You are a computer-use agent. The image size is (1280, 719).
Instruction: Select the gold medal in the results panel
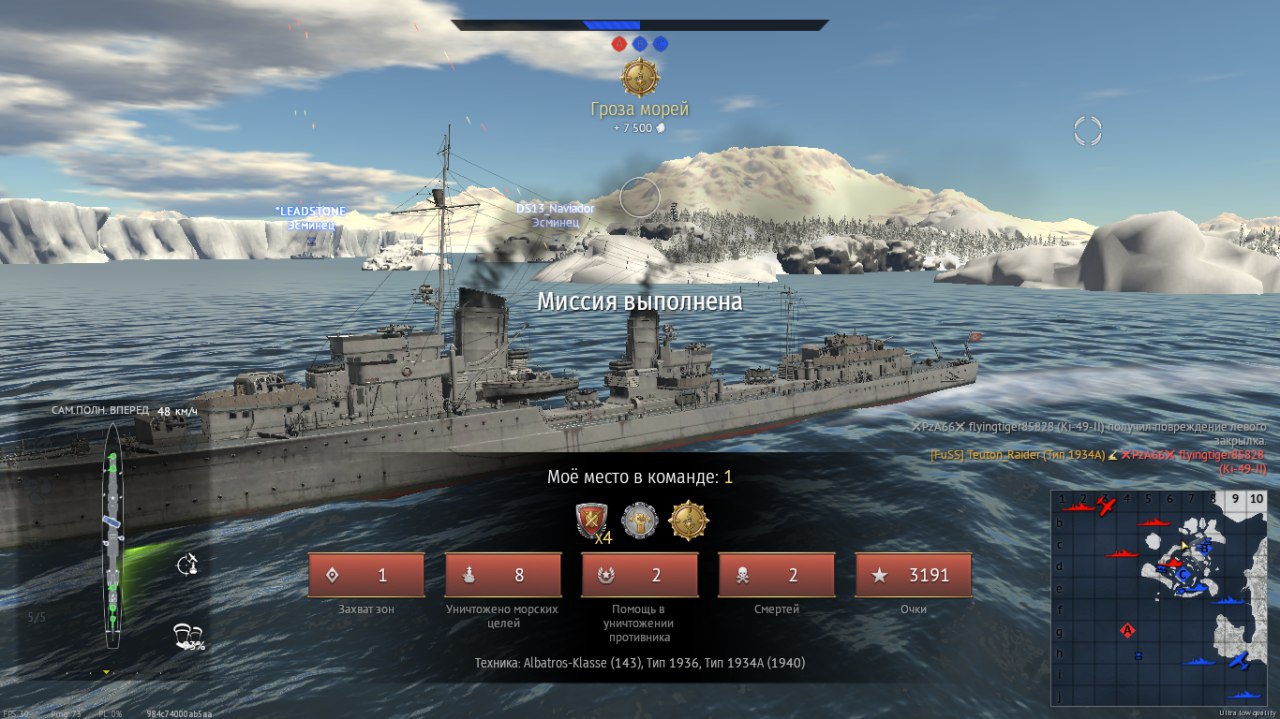click(x=688, y=521)
